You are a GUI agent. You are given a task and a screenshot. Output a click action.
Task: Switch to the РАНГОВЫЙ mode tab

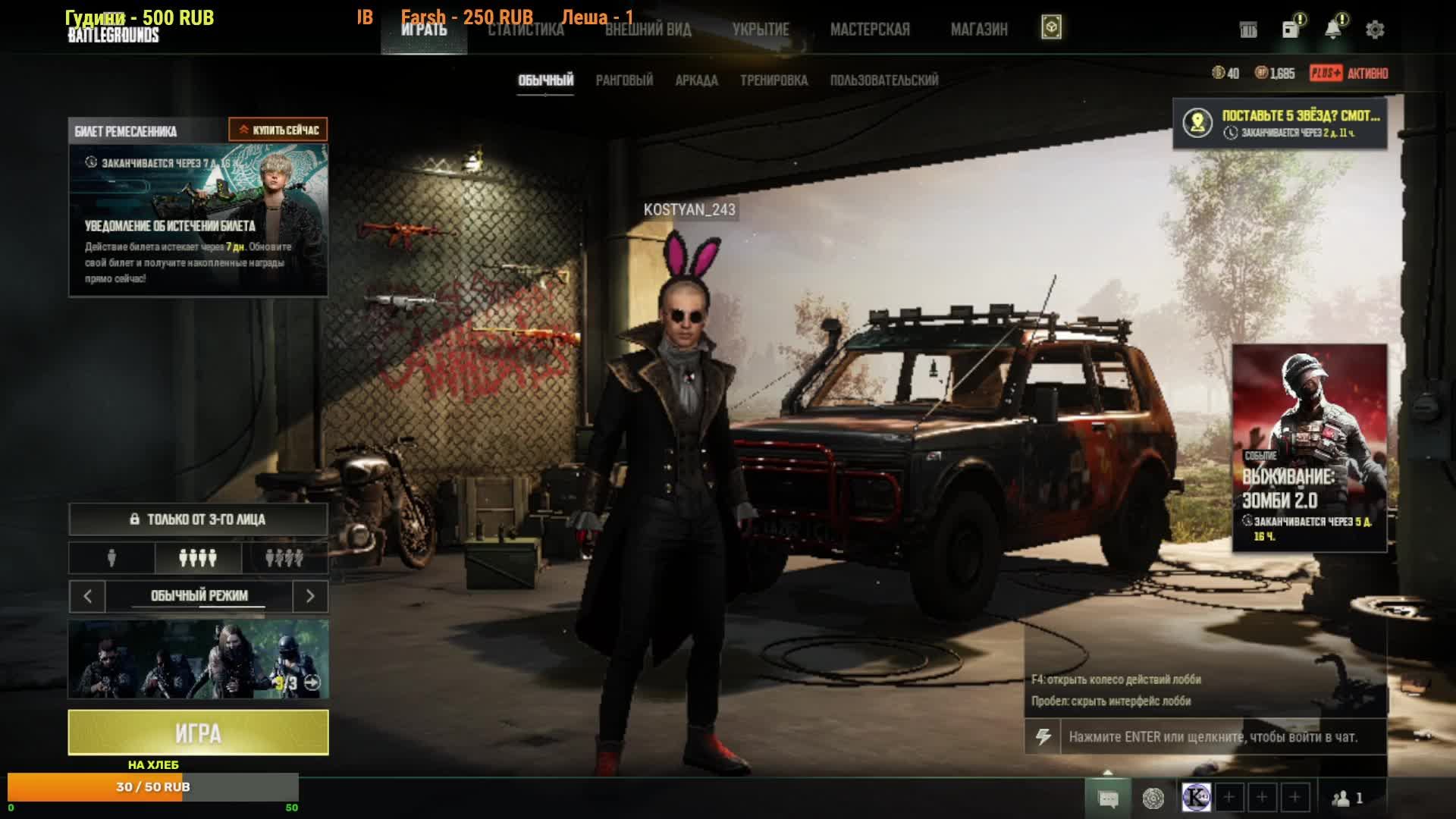click(x=624, y=80)
